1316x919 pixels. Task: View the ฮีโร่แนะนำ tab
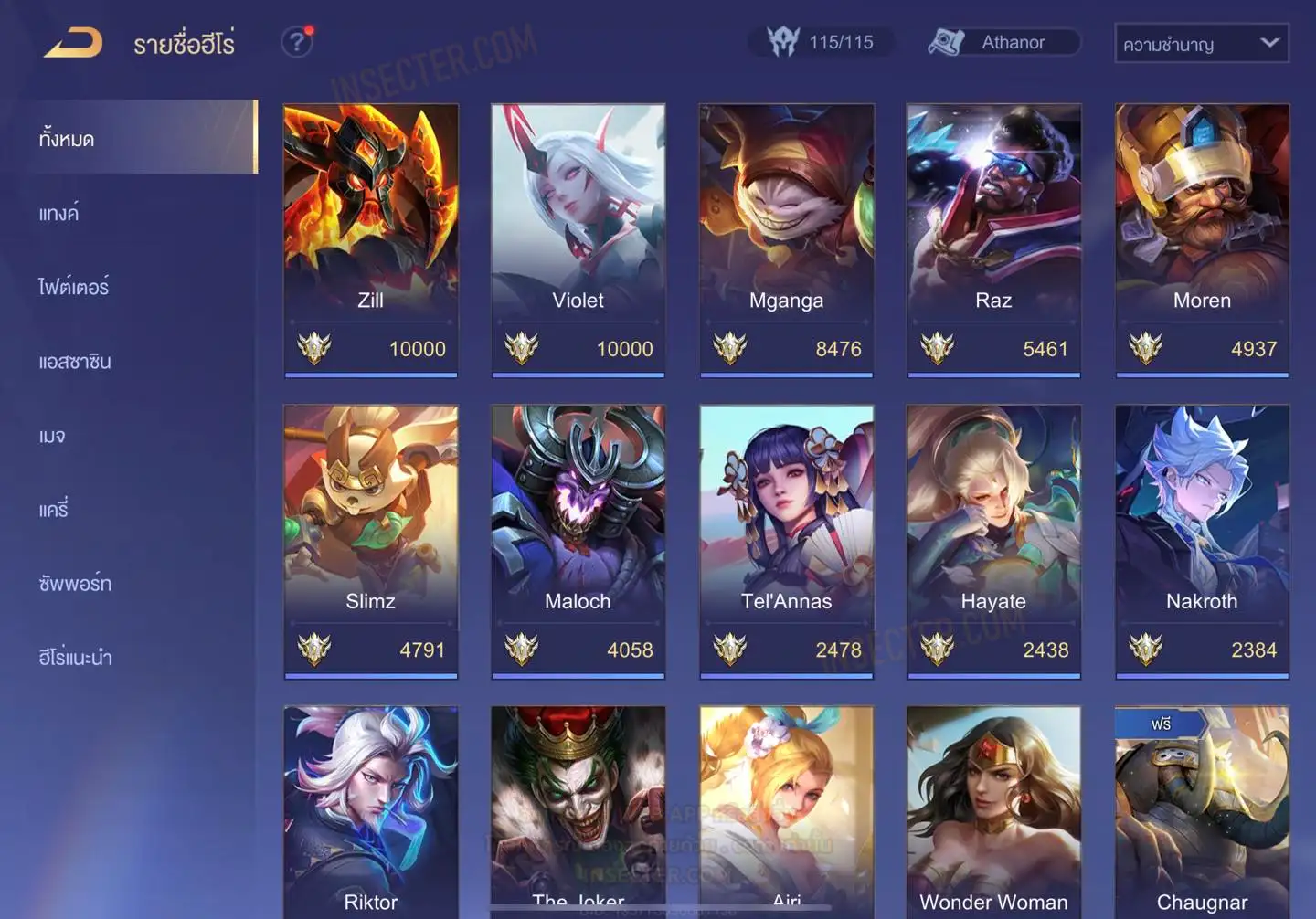(x=75, y=657)
